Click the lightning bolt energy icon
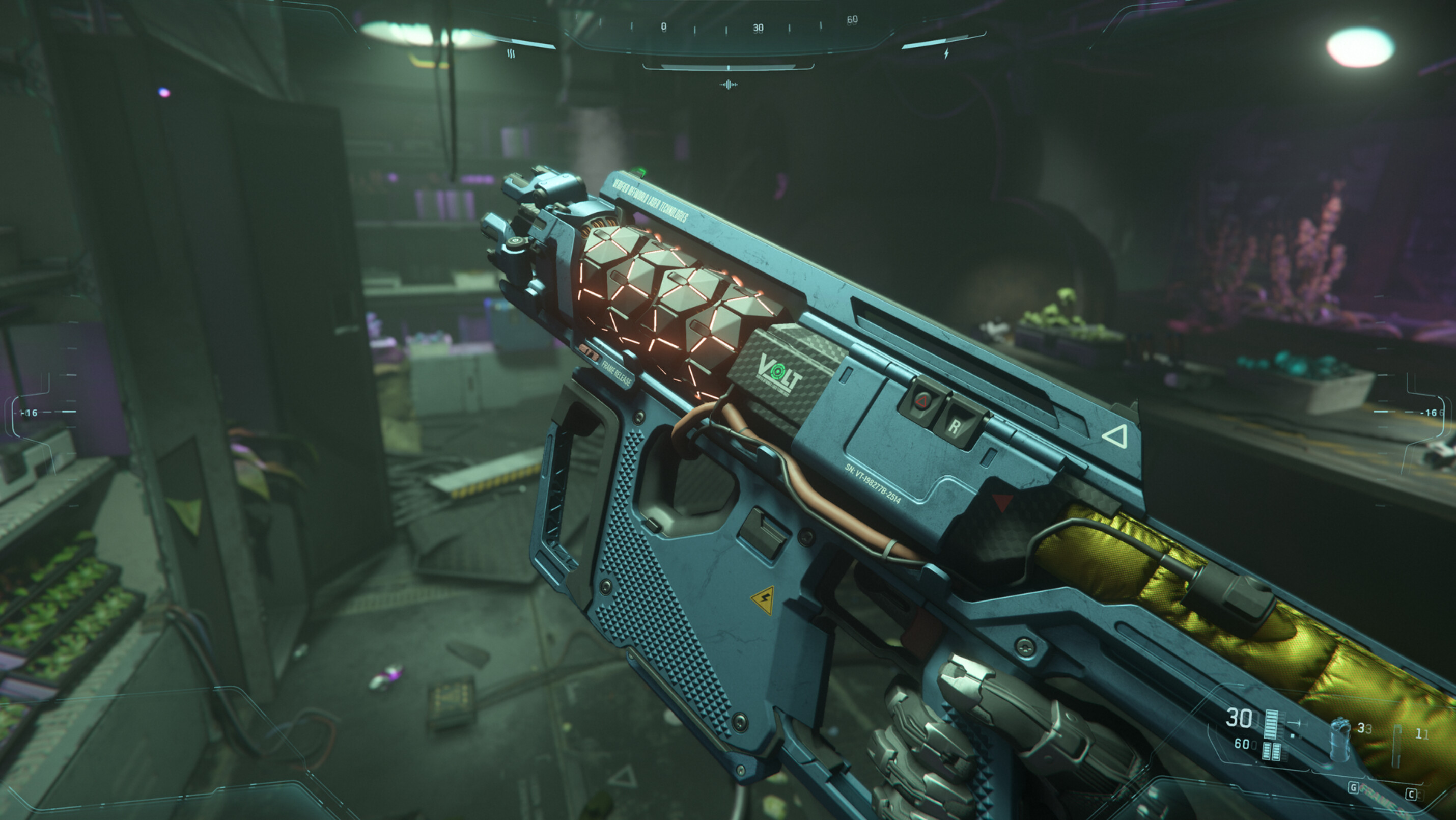1456x820 pixels. [946, 53]
